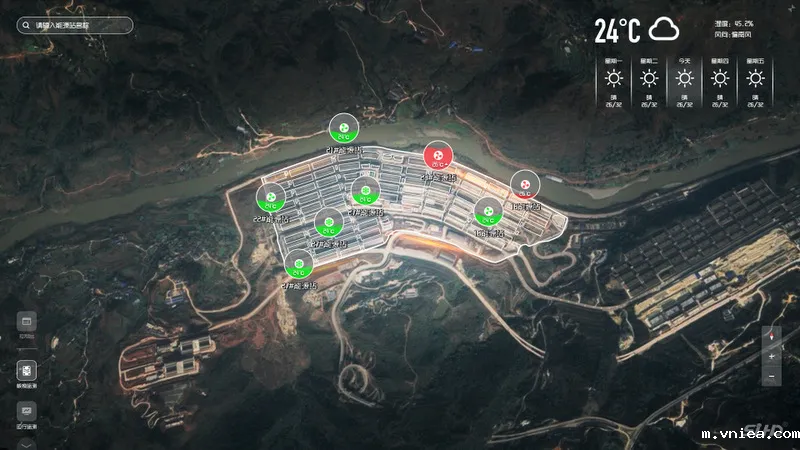
Task: Select the solid red fan station marker
Action: [x=438, y=157]
